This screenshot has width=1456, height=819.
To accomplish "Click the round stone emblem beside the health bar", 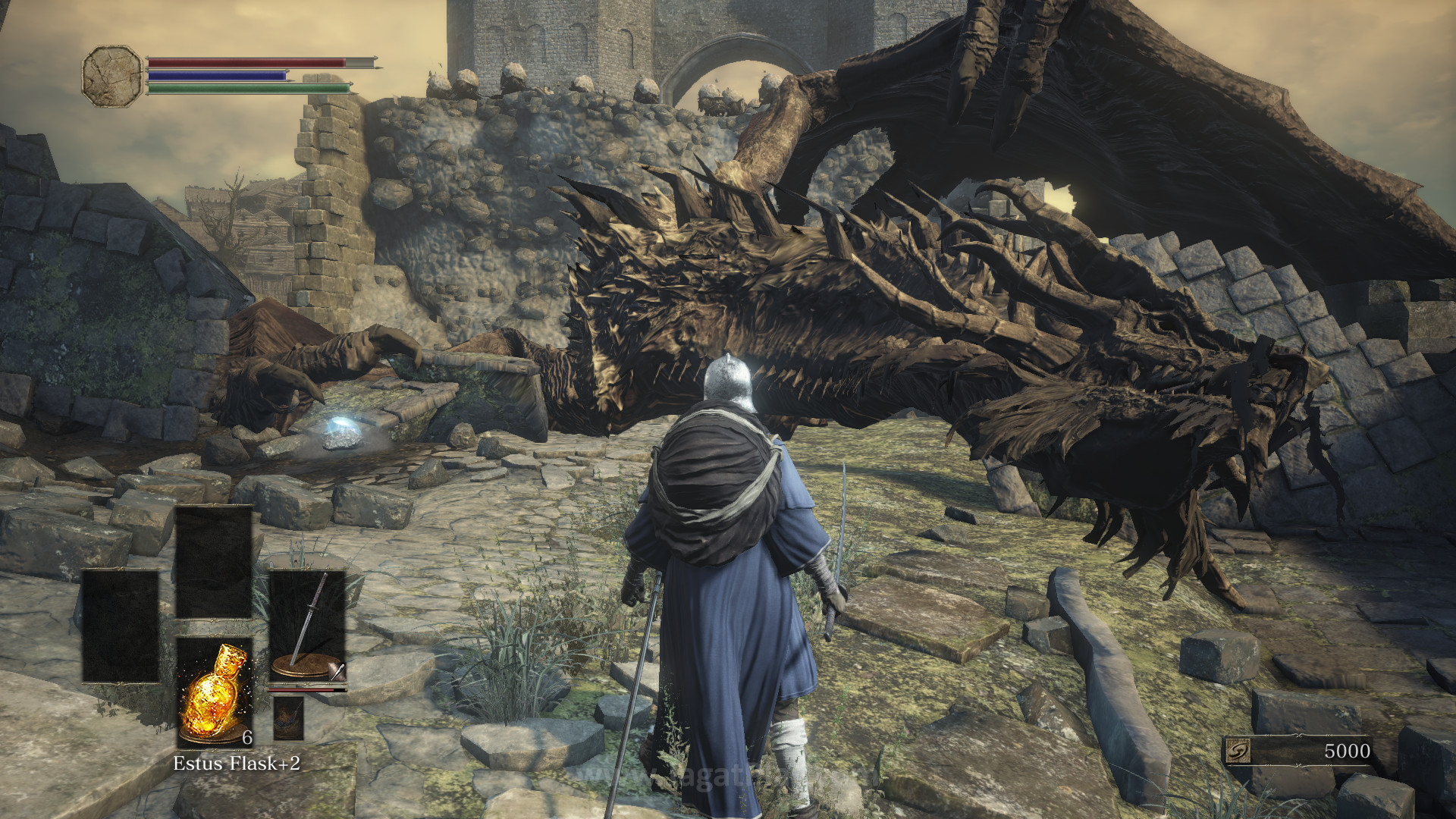I will (x=112, y=76).
